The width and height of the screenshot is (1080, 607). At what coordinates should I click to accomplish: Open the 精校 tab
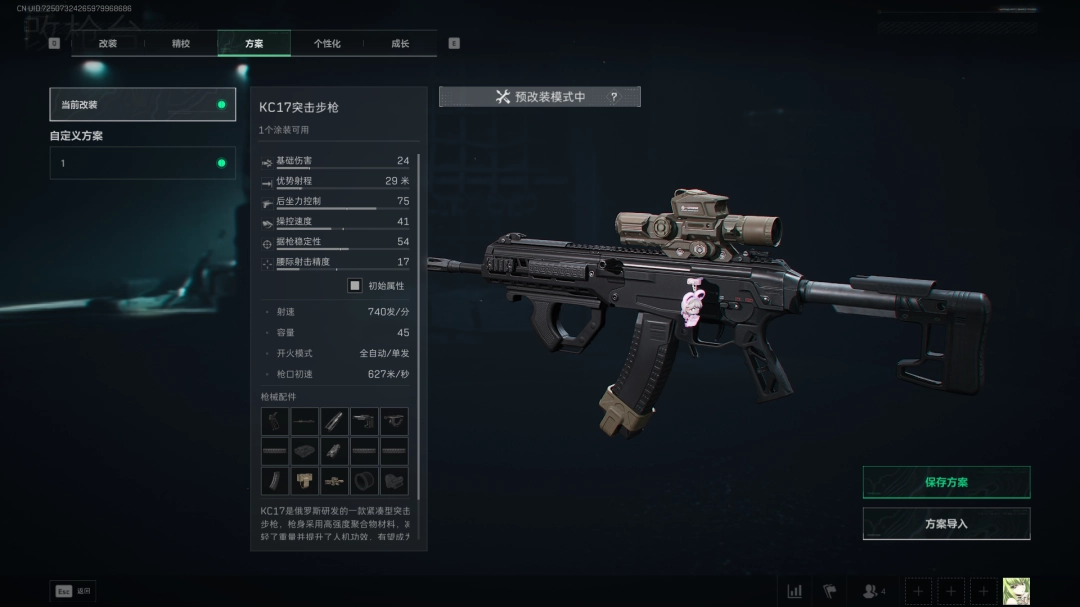click(x=181, y=44)
